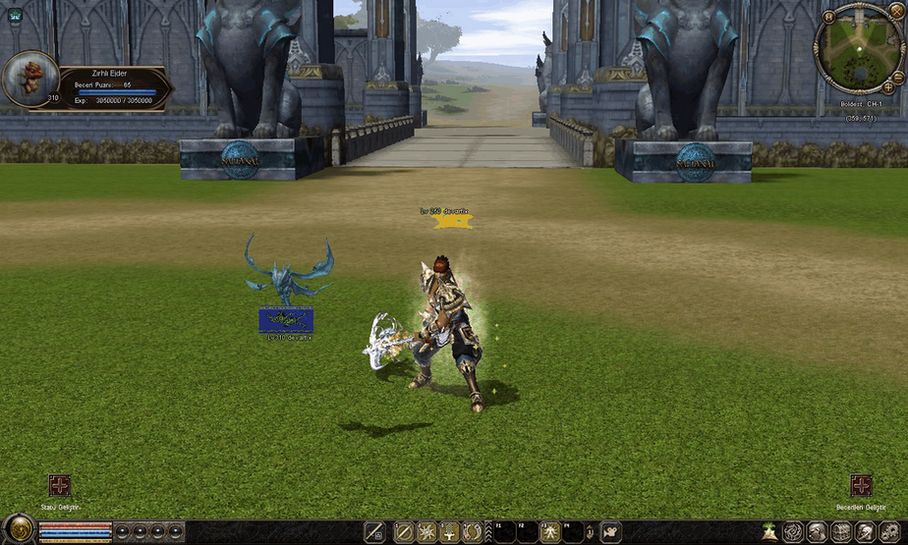
Task: Zoom in the minimap with plus button
Action: pyautogui.click(x=887, y=87)
